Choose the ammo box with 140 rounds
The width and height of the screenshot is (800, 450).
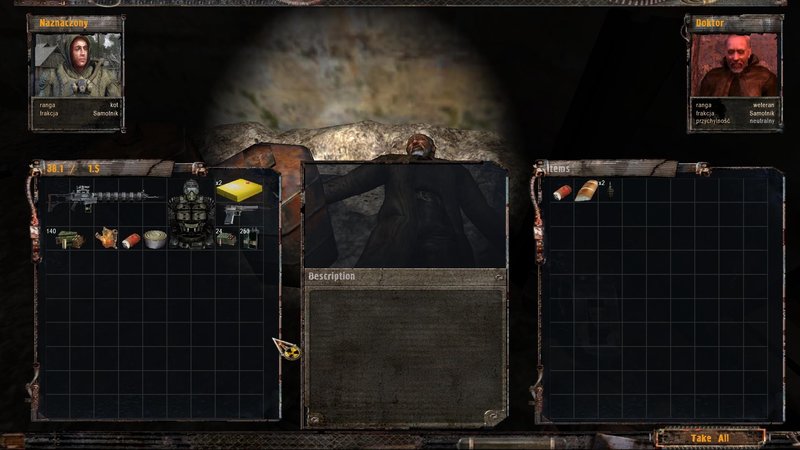68,240
